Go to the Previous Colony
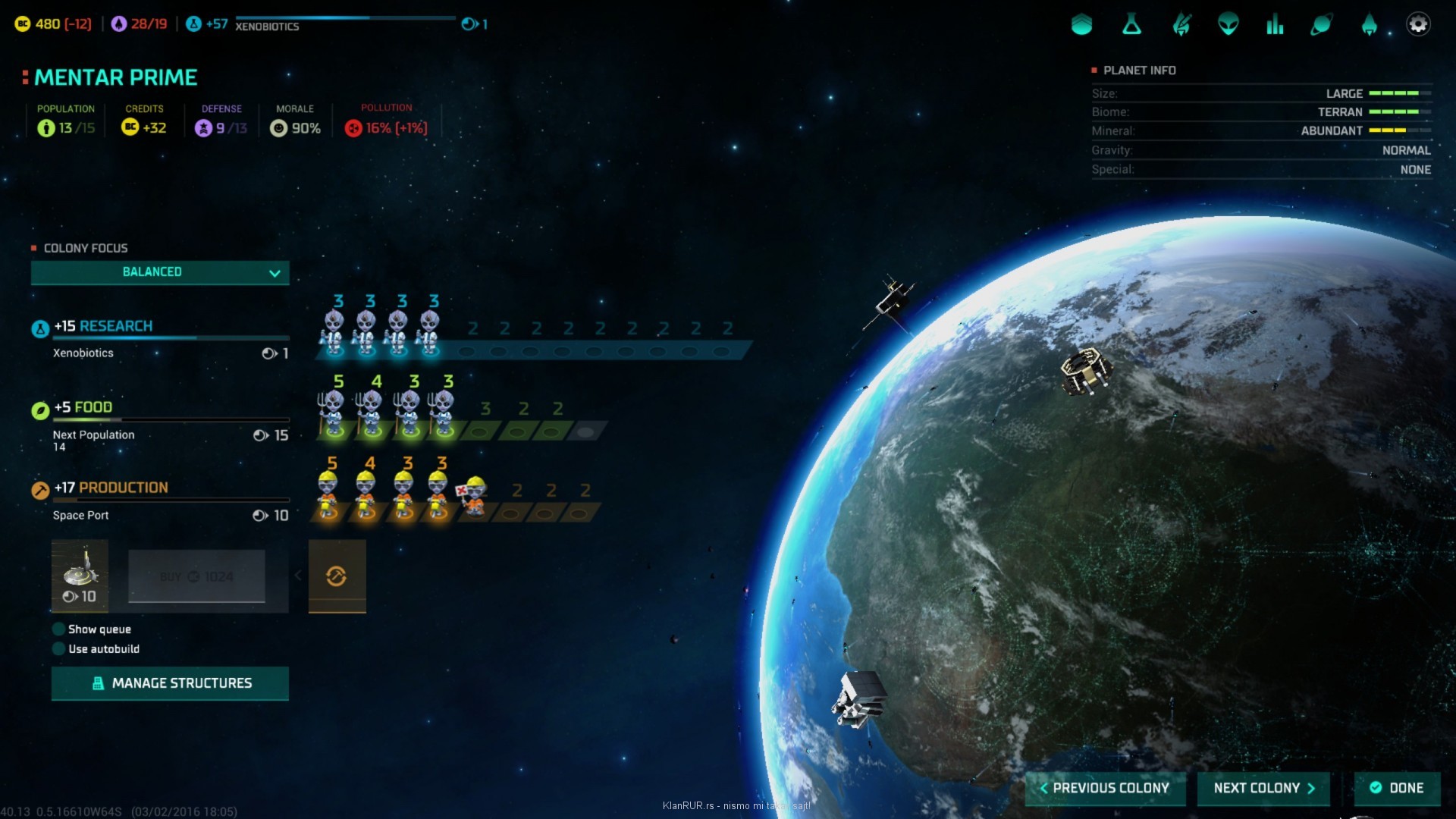 click(x=1105, y=788)
